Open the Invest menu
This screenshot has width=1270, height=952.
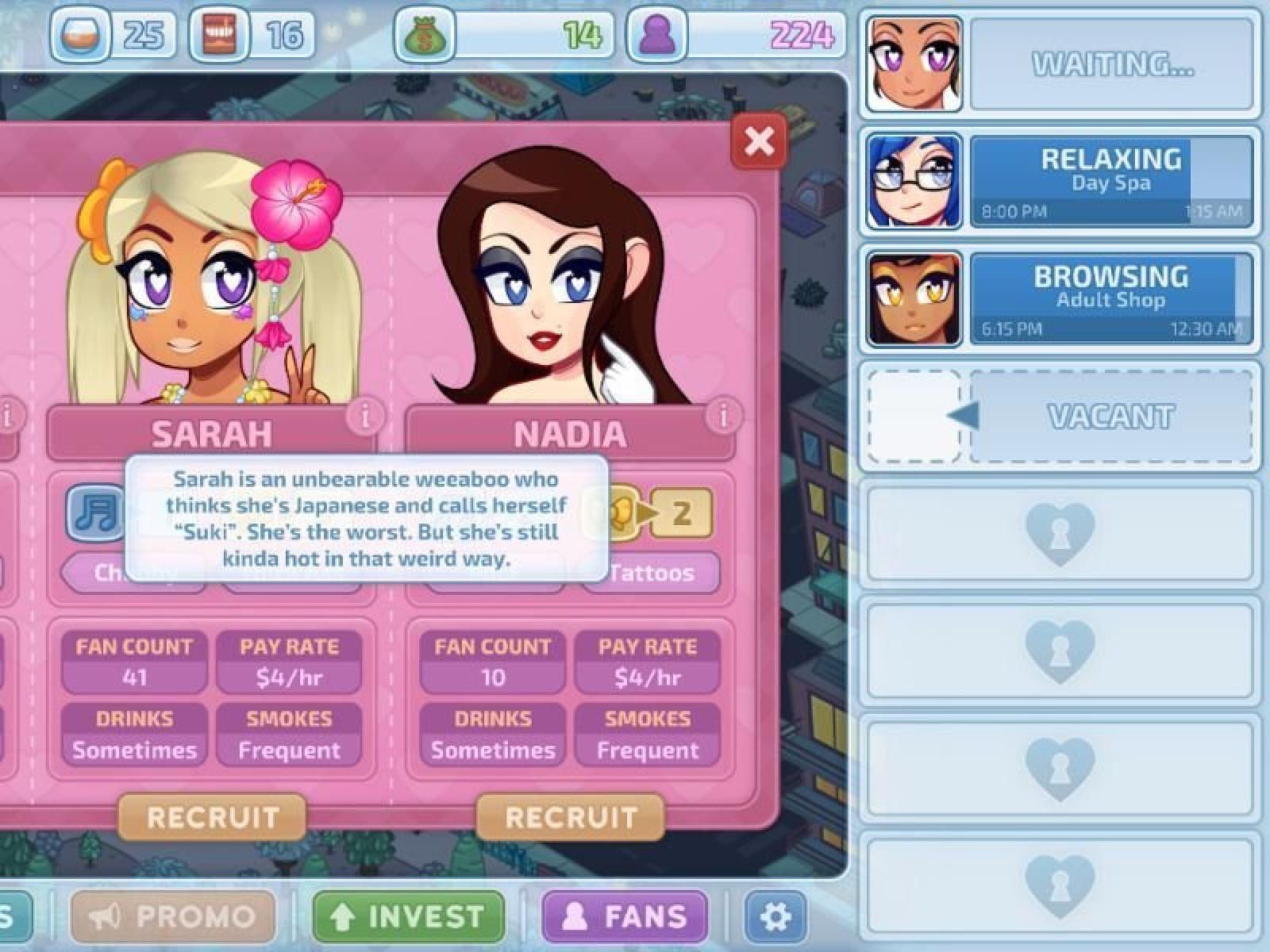coord(409,916)
